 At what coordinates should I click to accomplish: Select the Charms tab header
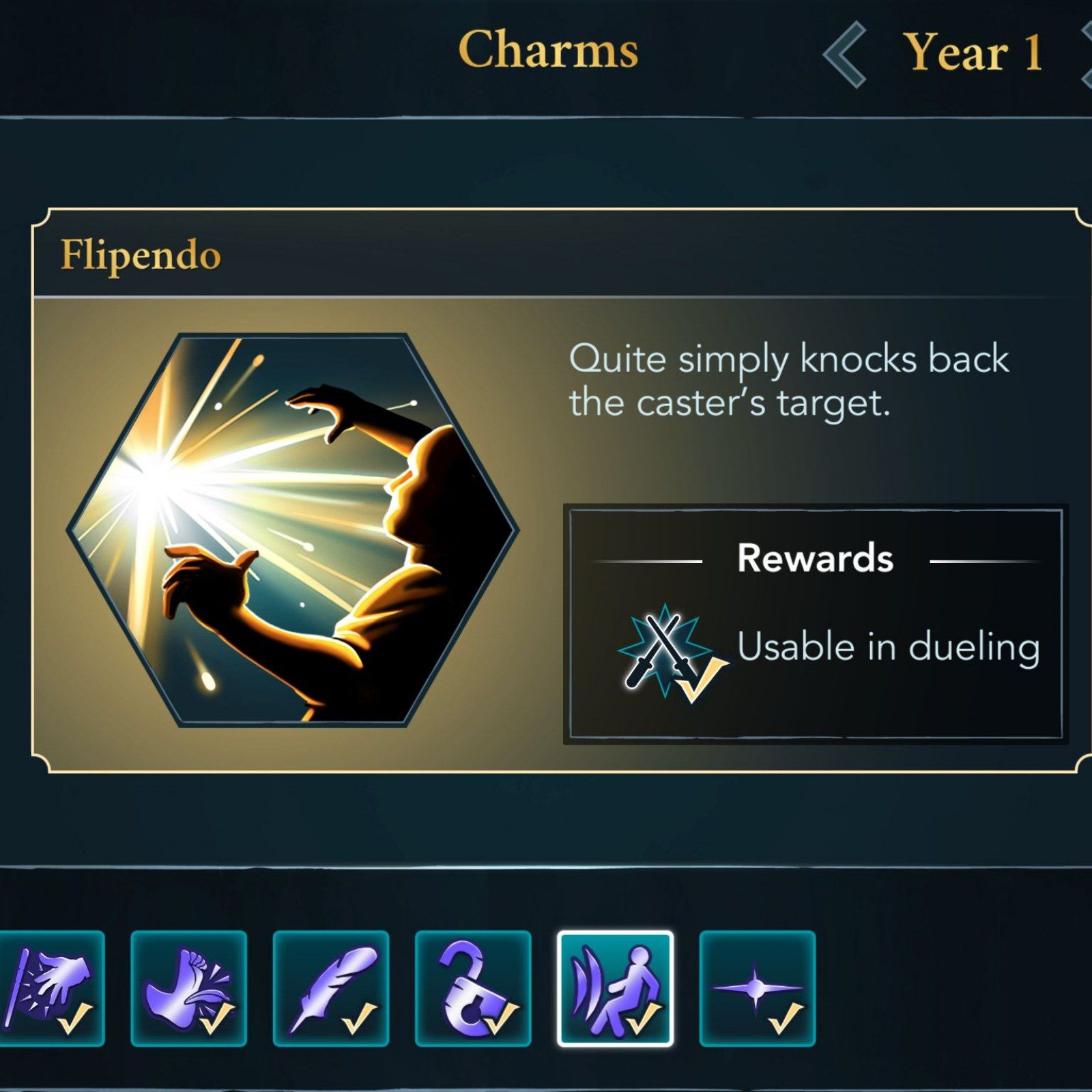point(550,49)
